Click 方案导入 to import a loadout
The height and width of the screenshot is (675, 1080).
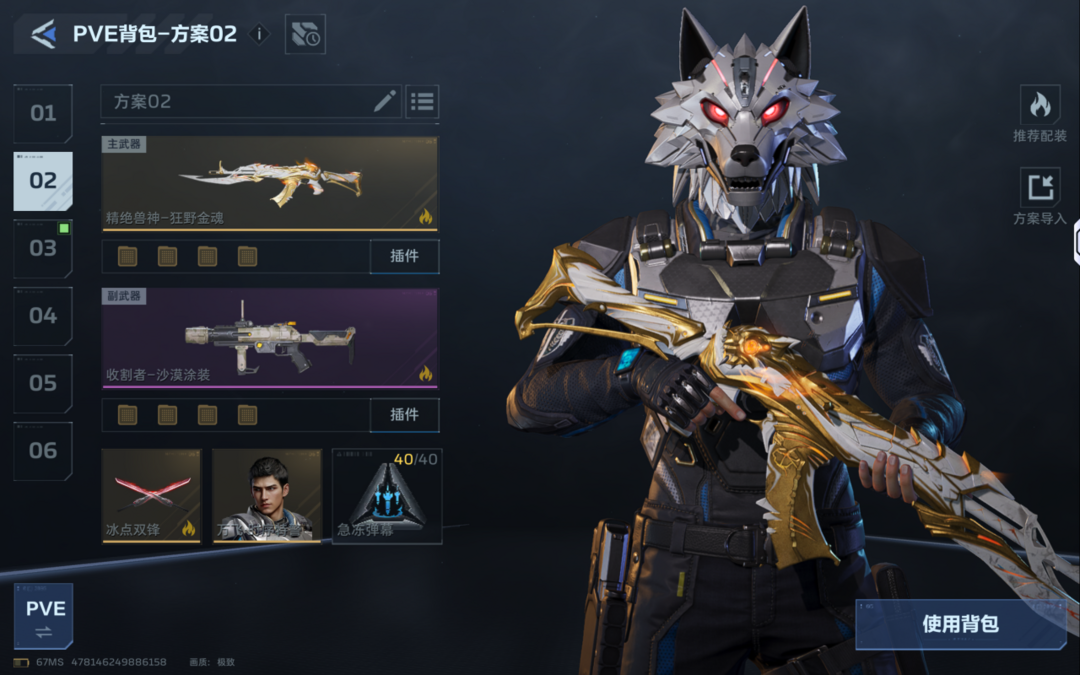[x=1040, y=197]
